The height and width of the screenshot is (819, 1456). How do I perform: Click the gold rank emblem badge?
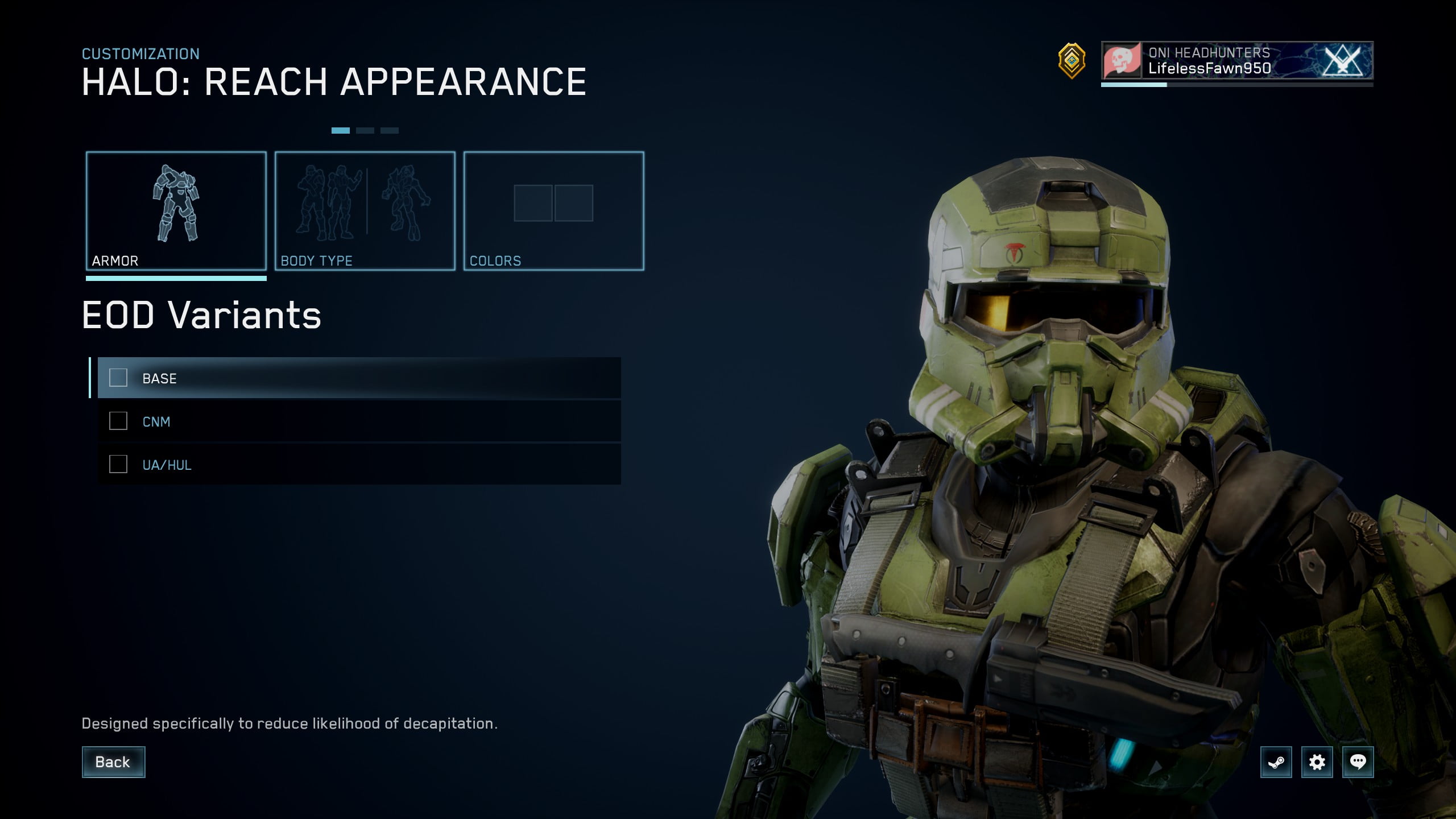(x=1072, y=60)
